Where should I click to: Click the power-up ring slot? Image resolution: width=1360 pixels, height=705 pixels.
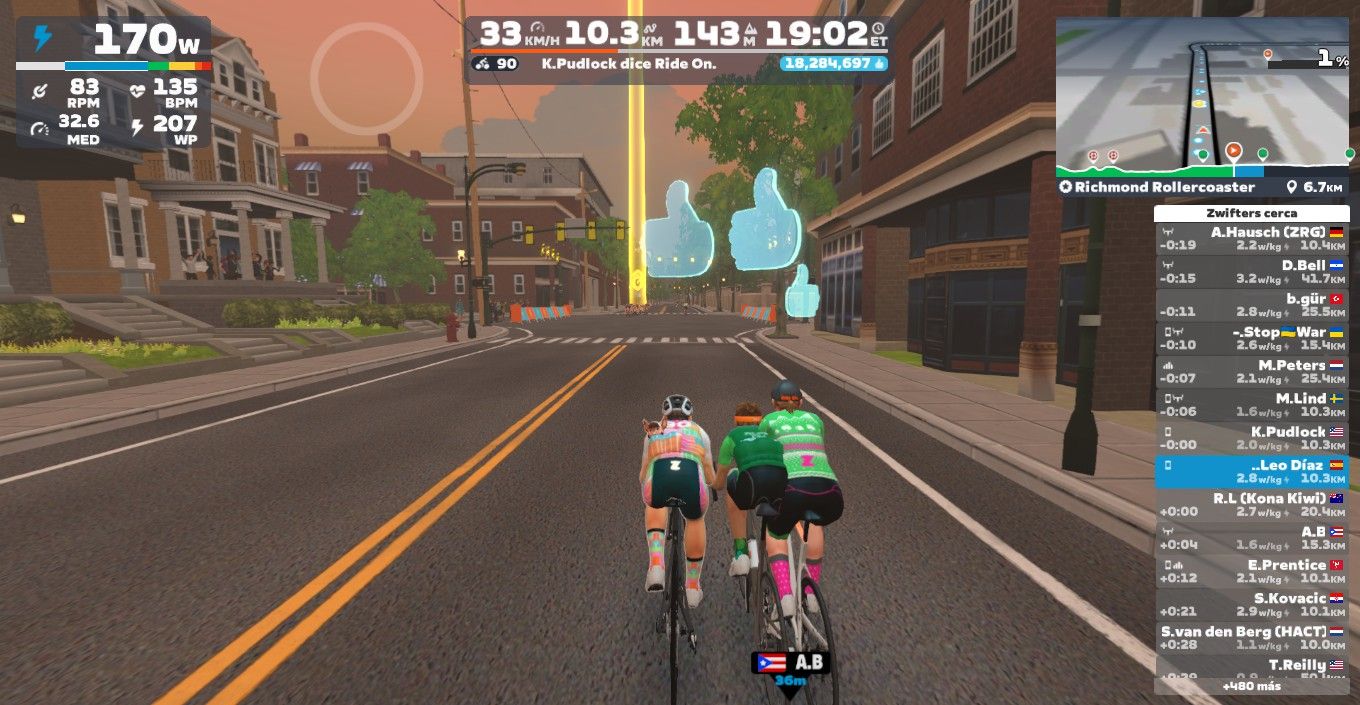click(x=366, y=77)
